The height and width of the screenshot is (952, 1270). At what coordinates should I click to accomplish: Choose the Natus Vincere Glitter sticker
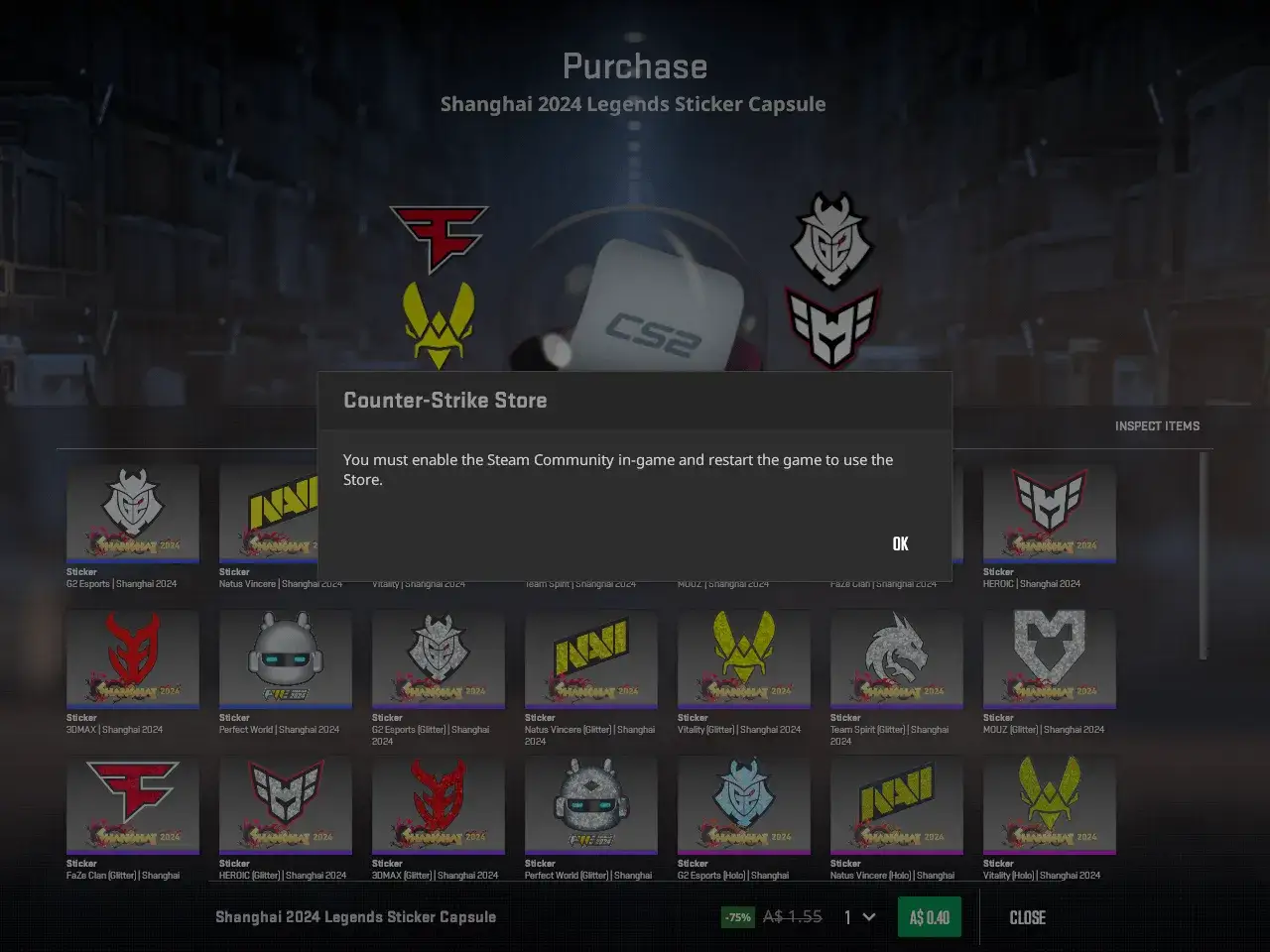click(591, 658)
